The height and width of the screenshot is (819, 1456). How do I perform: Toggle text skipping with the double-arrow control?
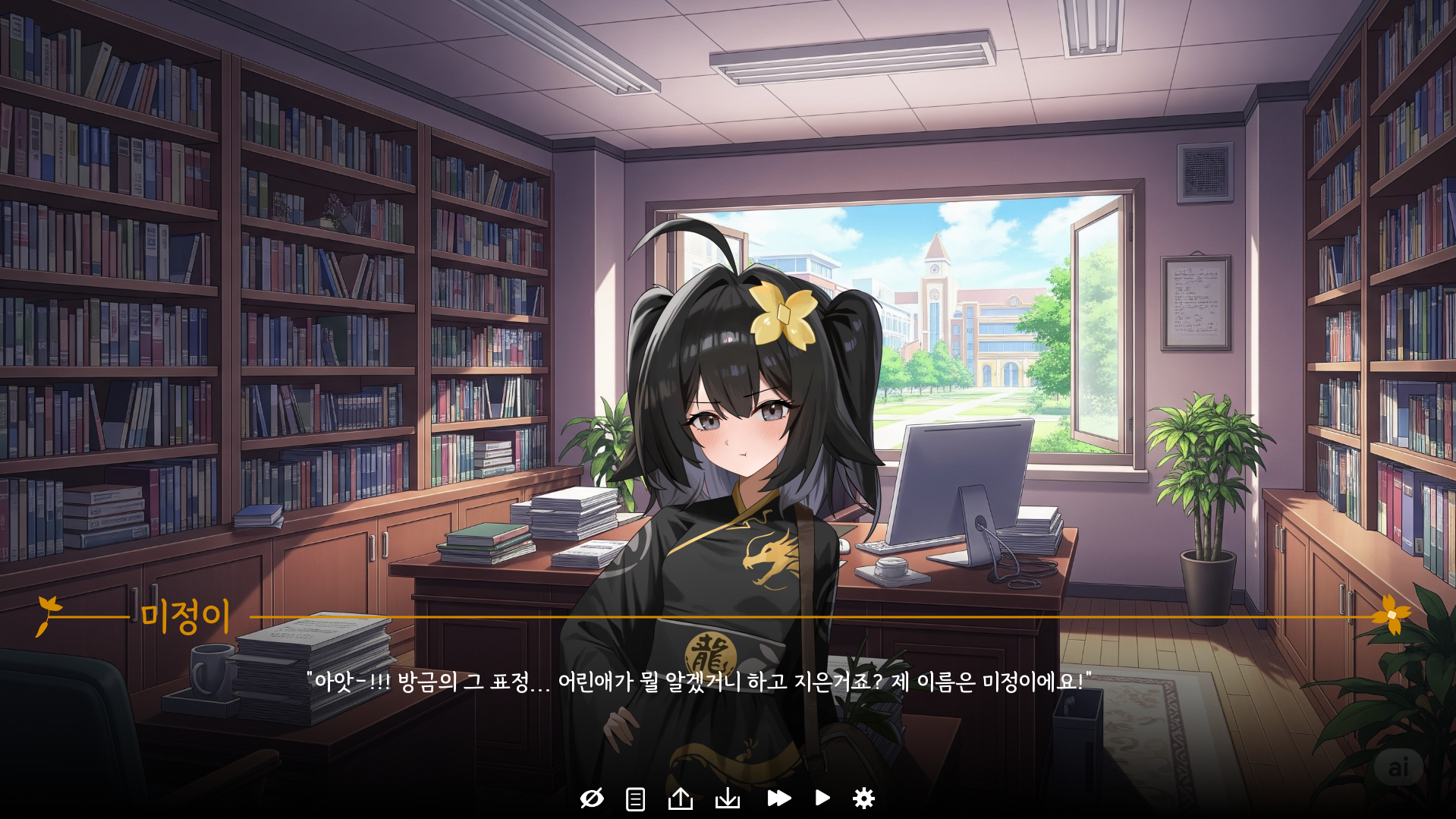point(778,799)
